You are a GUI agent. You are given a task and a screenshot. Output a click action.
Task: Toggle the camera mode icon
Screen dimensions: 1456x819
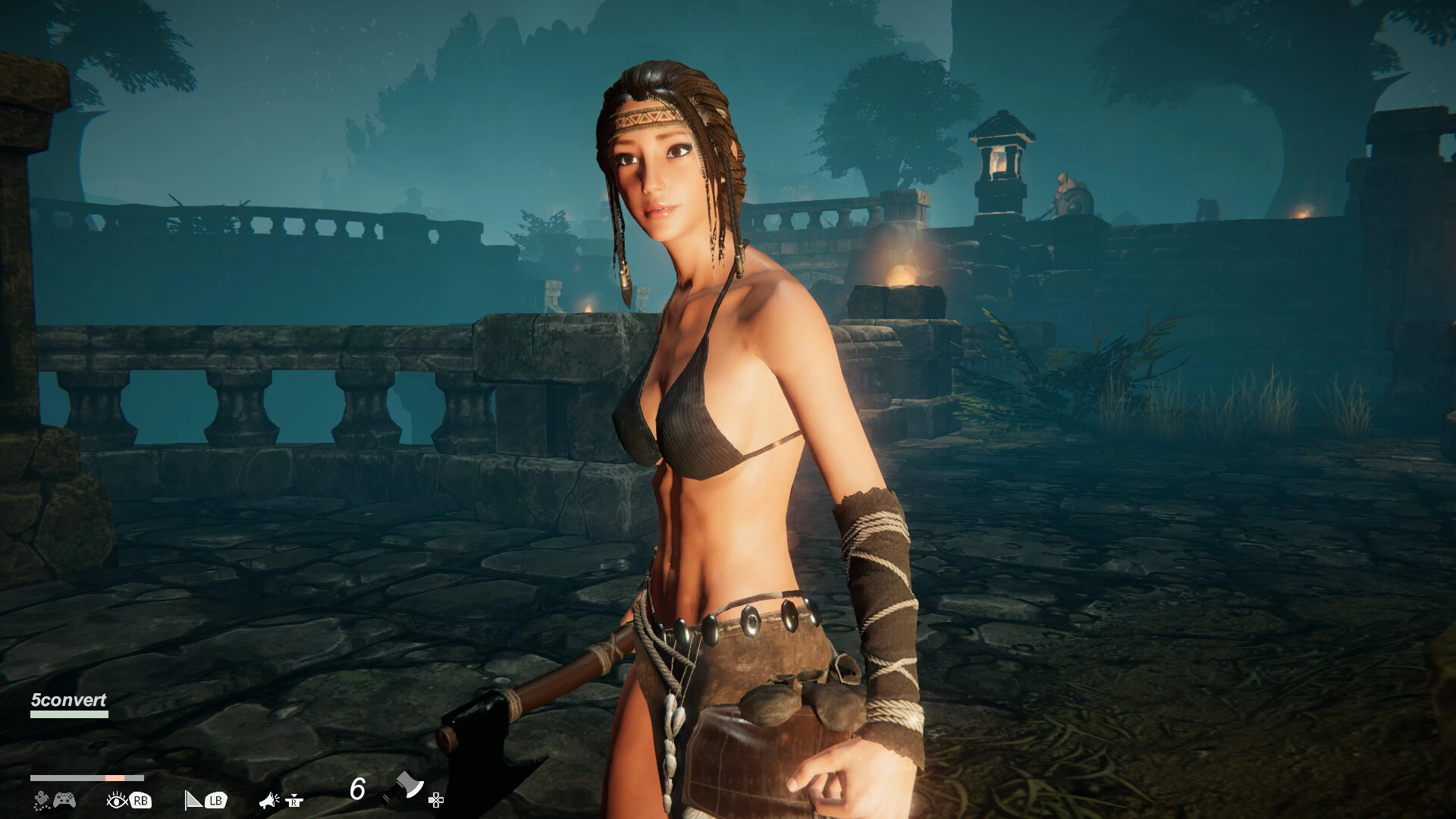[x=42, y=800]
